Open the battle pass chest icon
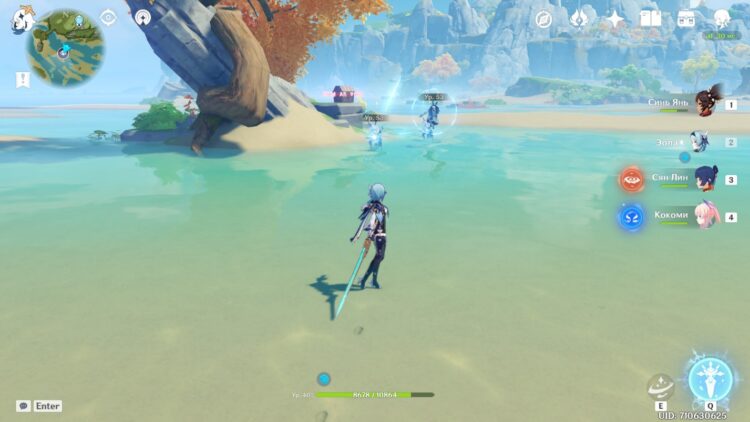 [686, 19]
